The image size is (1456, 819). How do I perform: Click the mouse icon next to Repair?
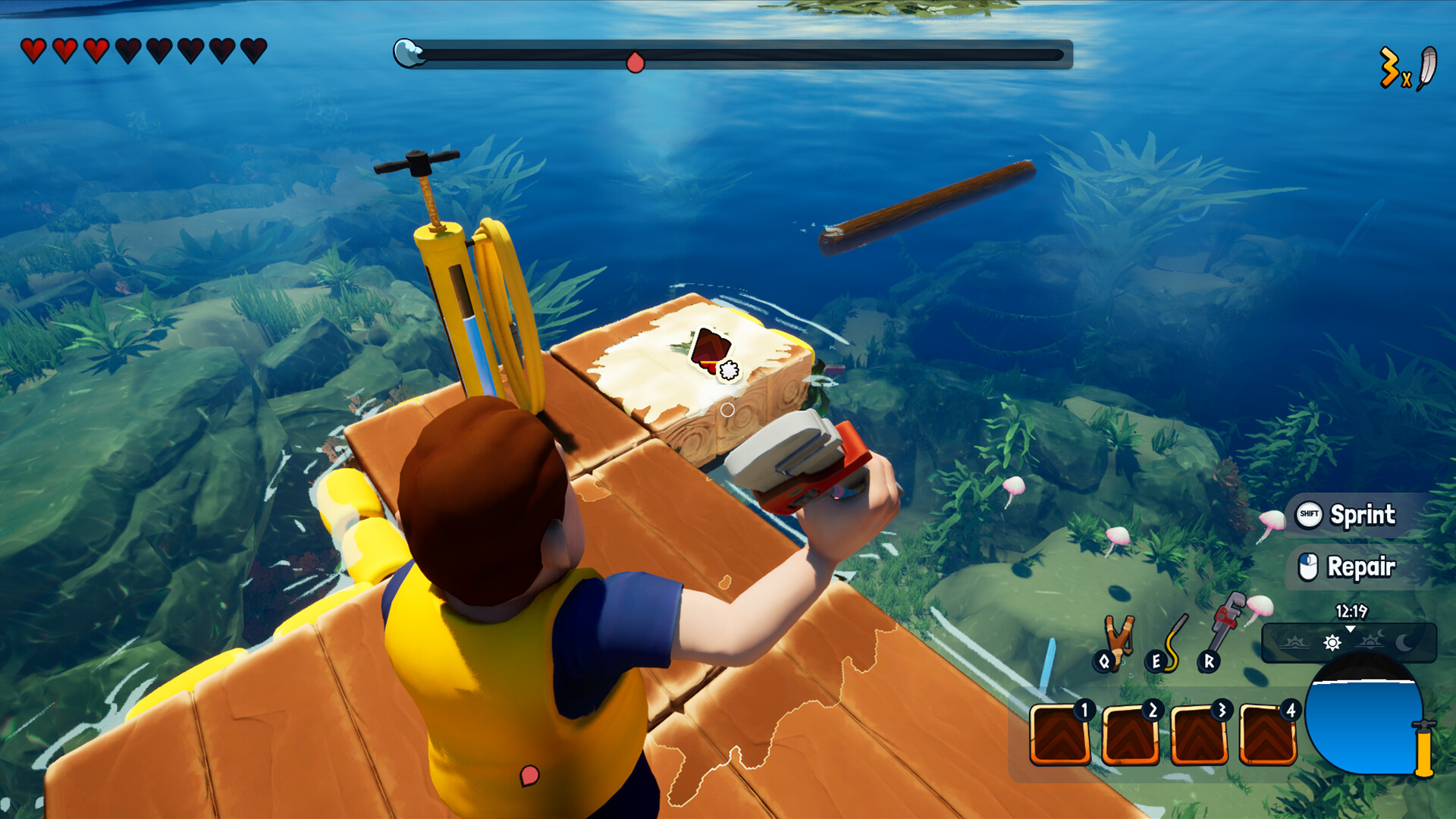point(1308,566)
